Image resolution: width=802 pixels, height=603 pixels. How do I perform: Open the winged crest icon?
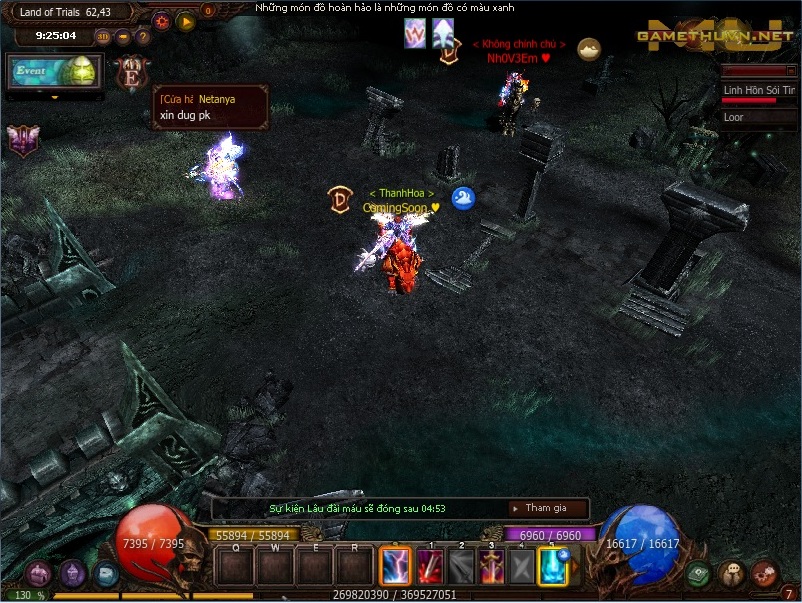click(x=22, y=140)
